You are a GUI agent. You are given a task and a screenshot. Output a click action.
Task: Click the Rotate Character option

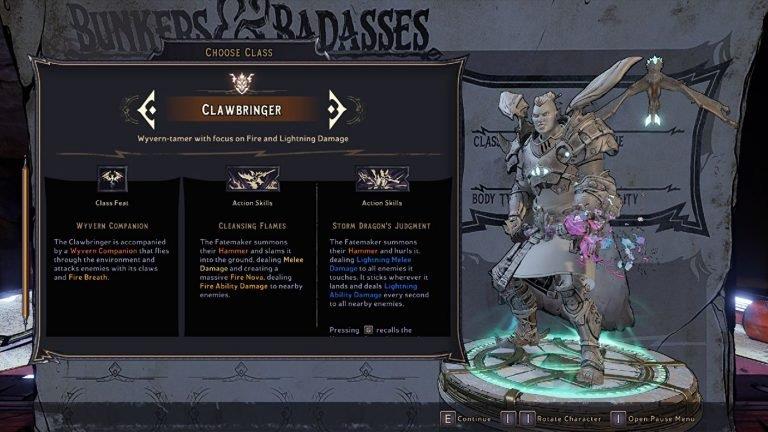(x=568, y=419)
